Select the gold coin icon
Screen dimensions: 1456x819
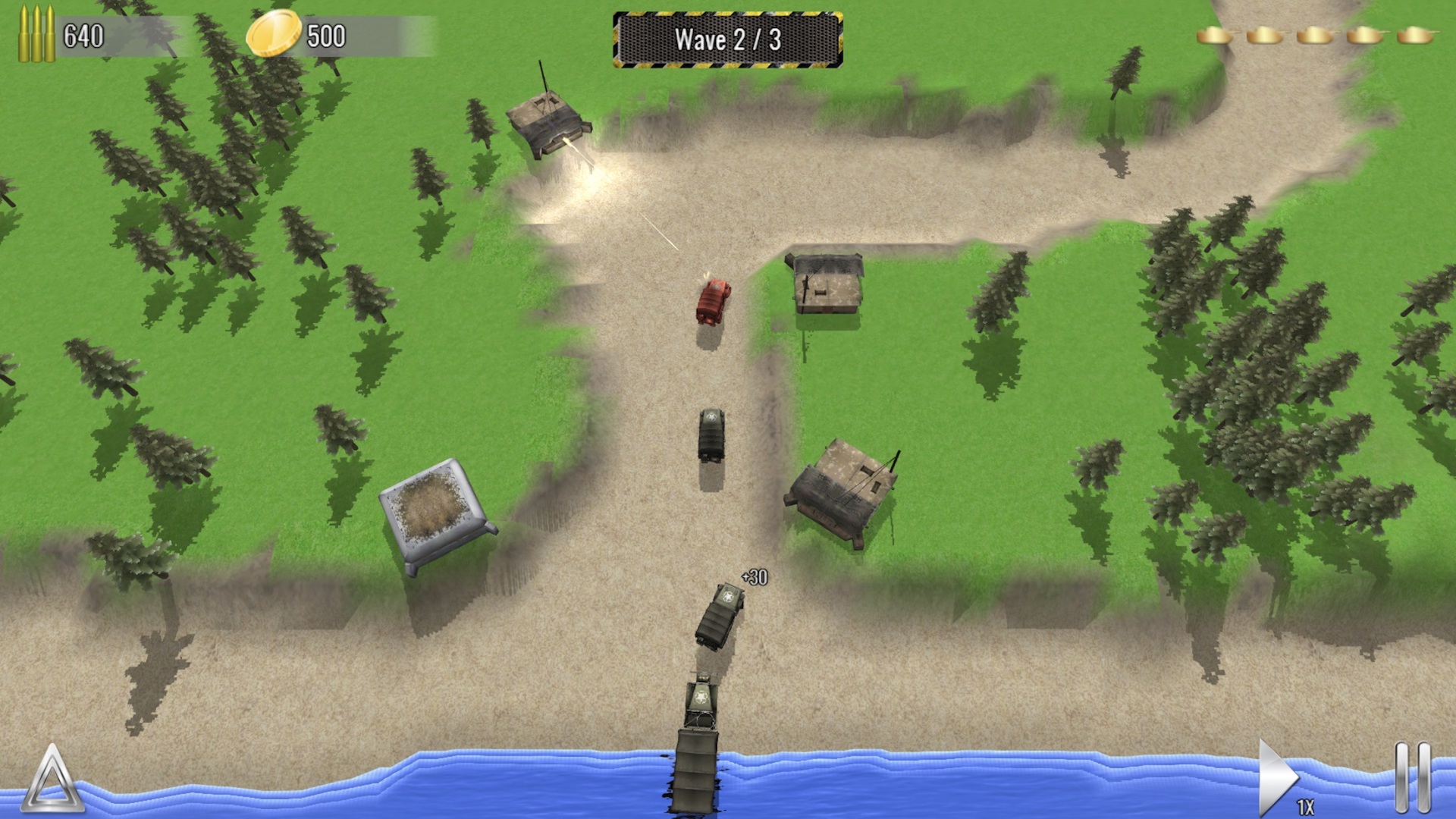coord(275,32)
